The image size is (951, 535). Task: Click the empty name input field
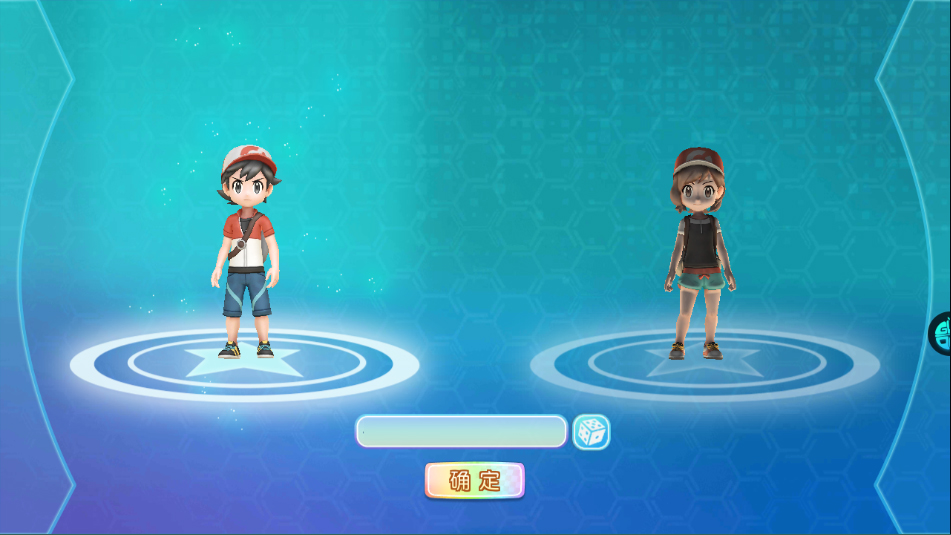[461, 431]
